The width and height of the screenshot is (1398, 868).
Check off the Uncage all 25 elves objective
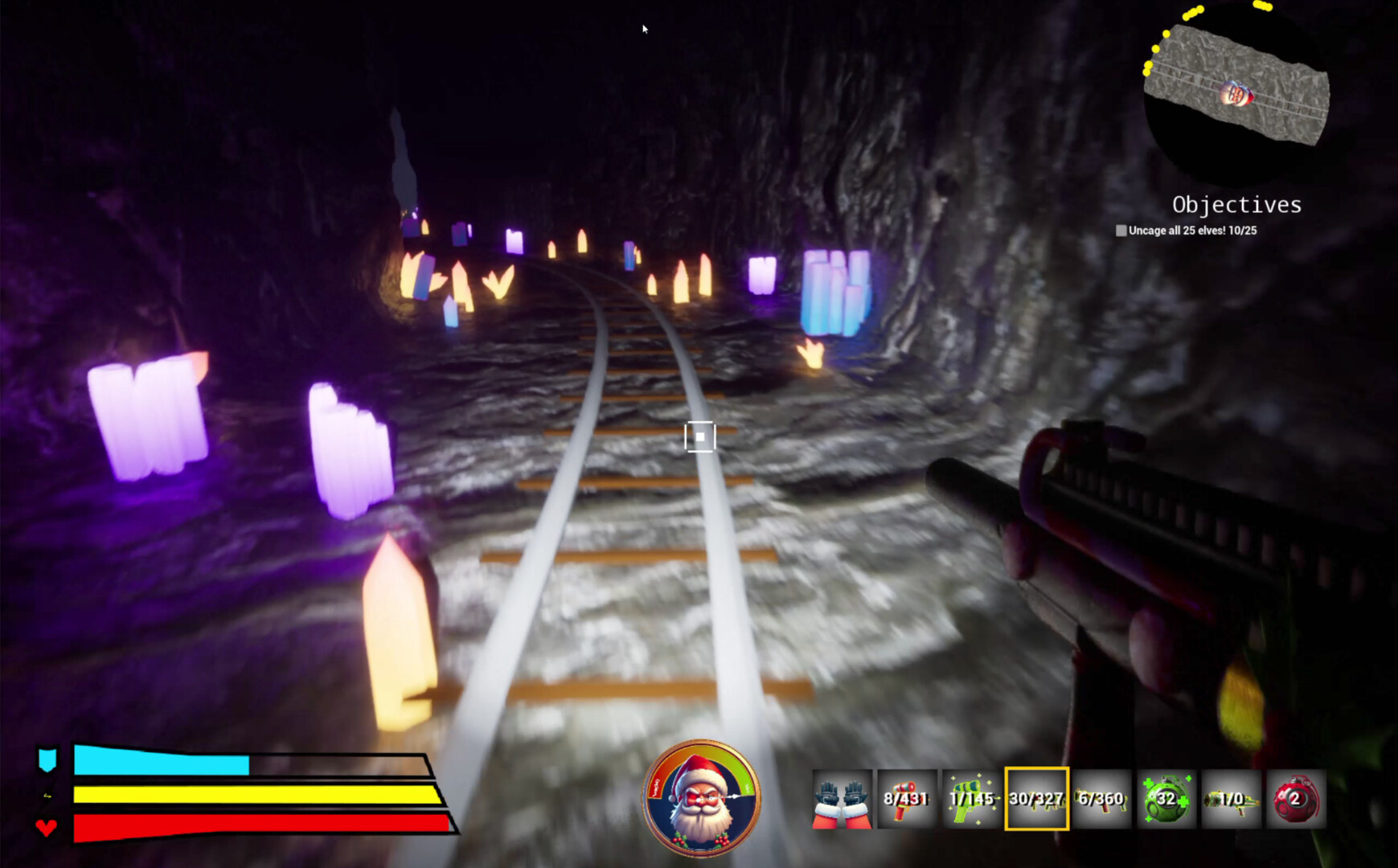[x=1119, y=231]
